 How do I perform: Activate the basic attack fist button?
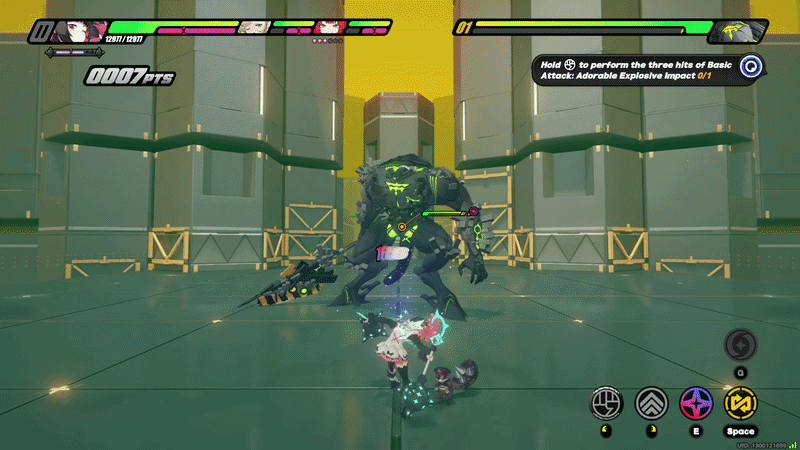coord(607,402)
